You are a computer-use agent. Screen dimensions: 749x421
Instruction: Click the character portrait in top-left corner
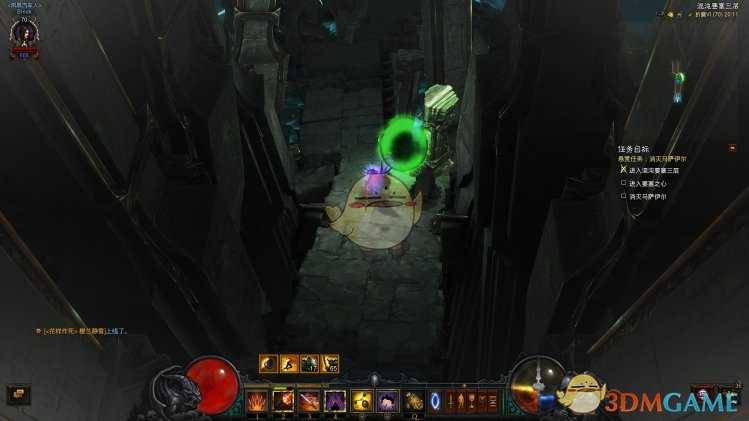(23, 35)
